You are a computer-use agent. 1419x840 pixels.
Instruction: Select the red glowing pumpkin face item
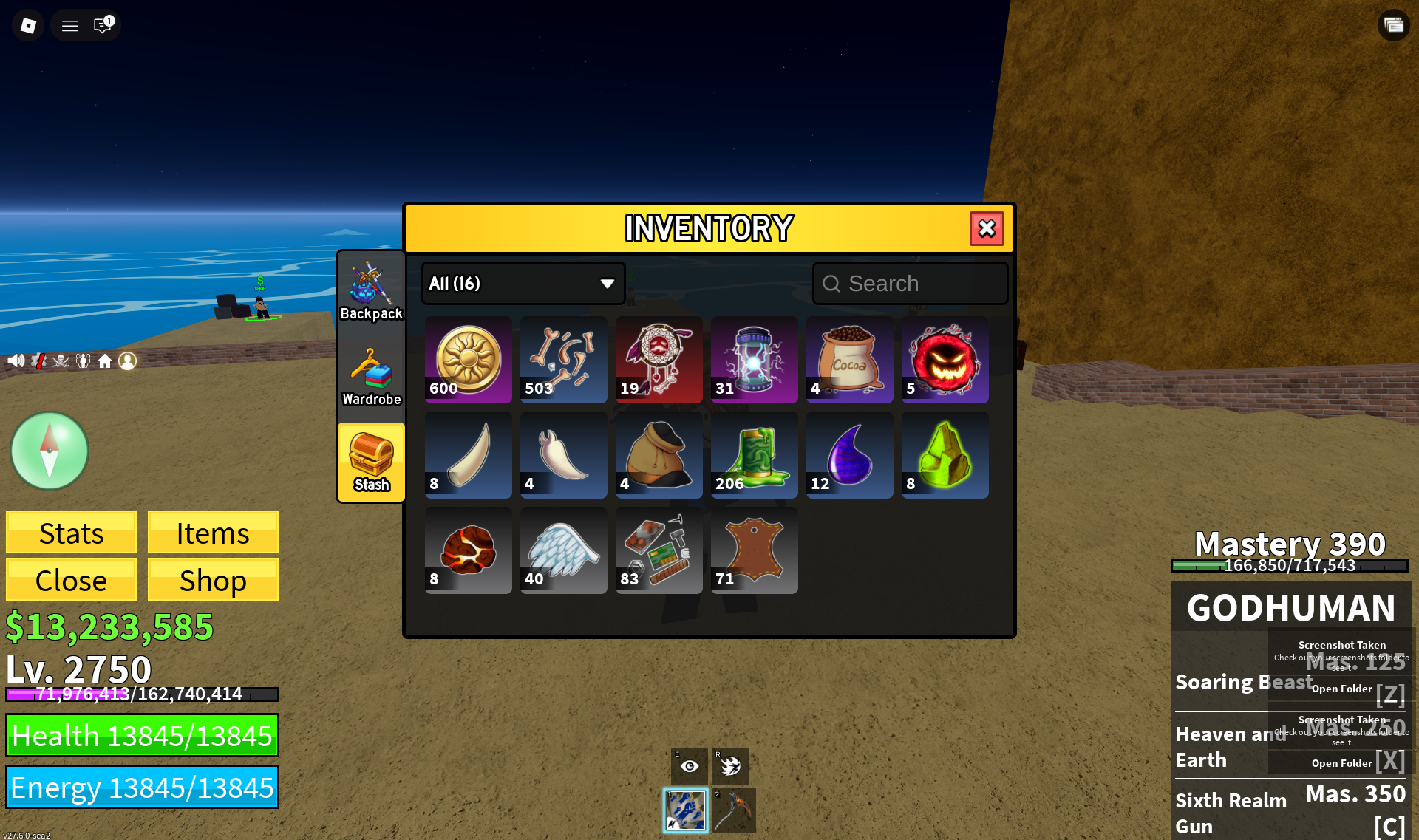click(x=945, y=360)
